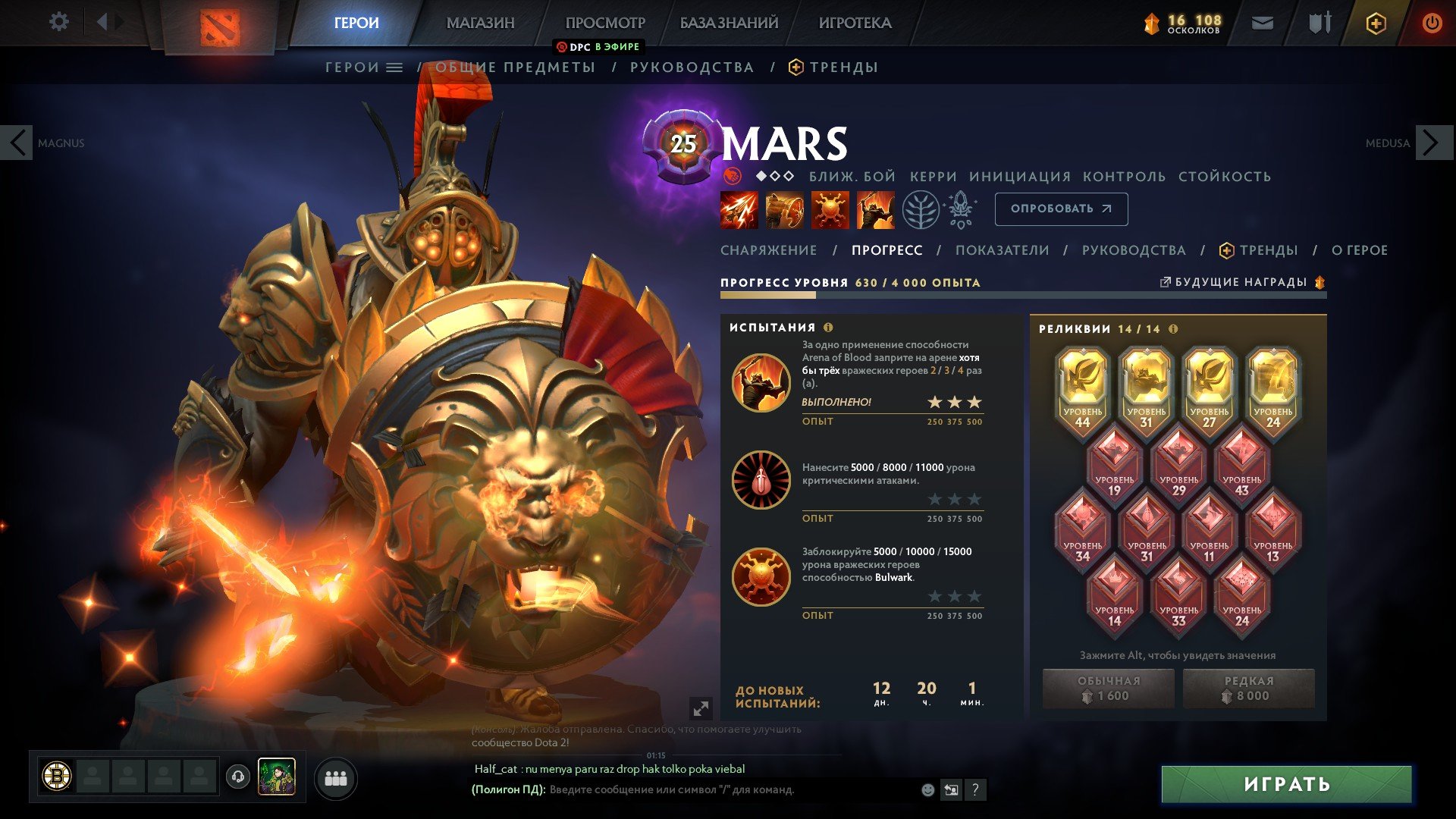The image size is (1456, 819).
Task: Click the red power quit button
Action: pyautogui.click(x=1432, y=23)
